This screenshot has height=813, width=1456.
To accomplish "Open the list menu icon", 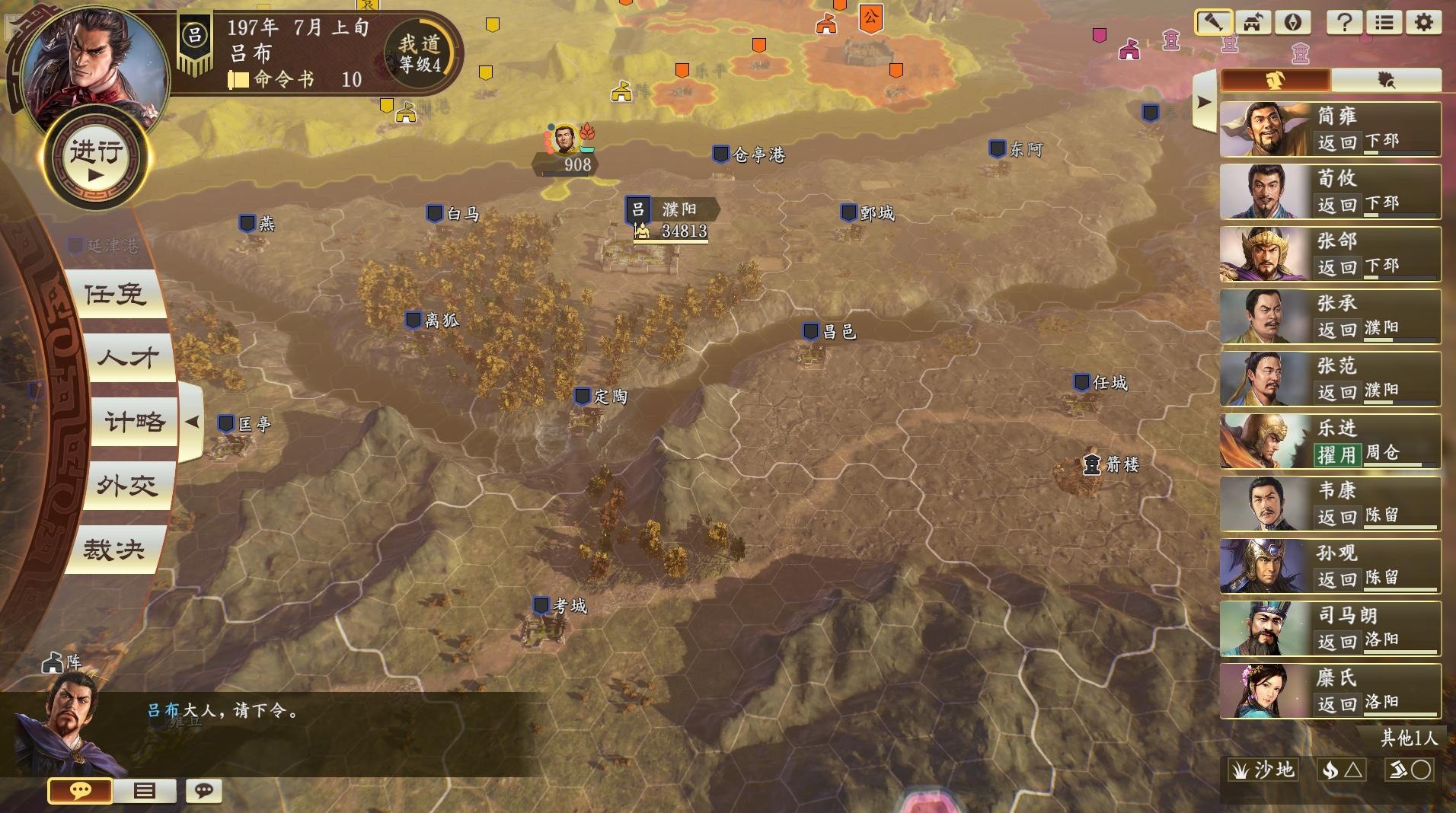I will (1384, 23).
